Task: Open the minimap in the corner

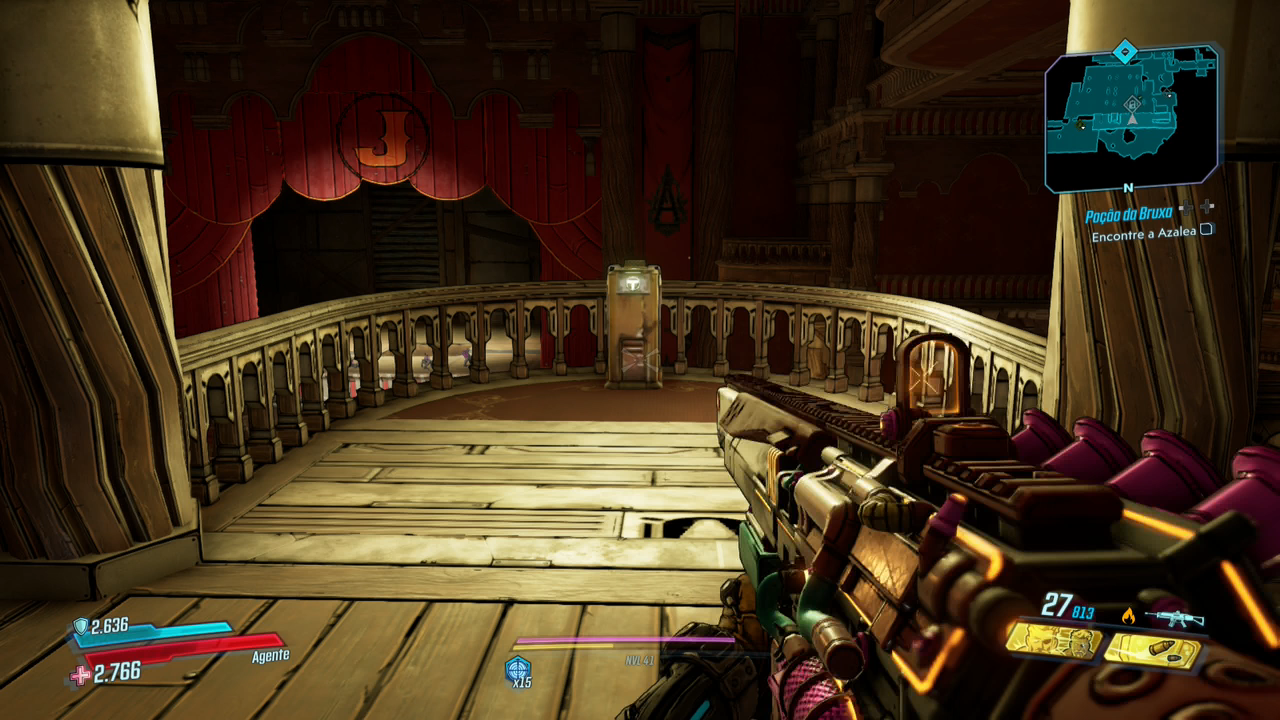Action: (x=1131, y=117)
